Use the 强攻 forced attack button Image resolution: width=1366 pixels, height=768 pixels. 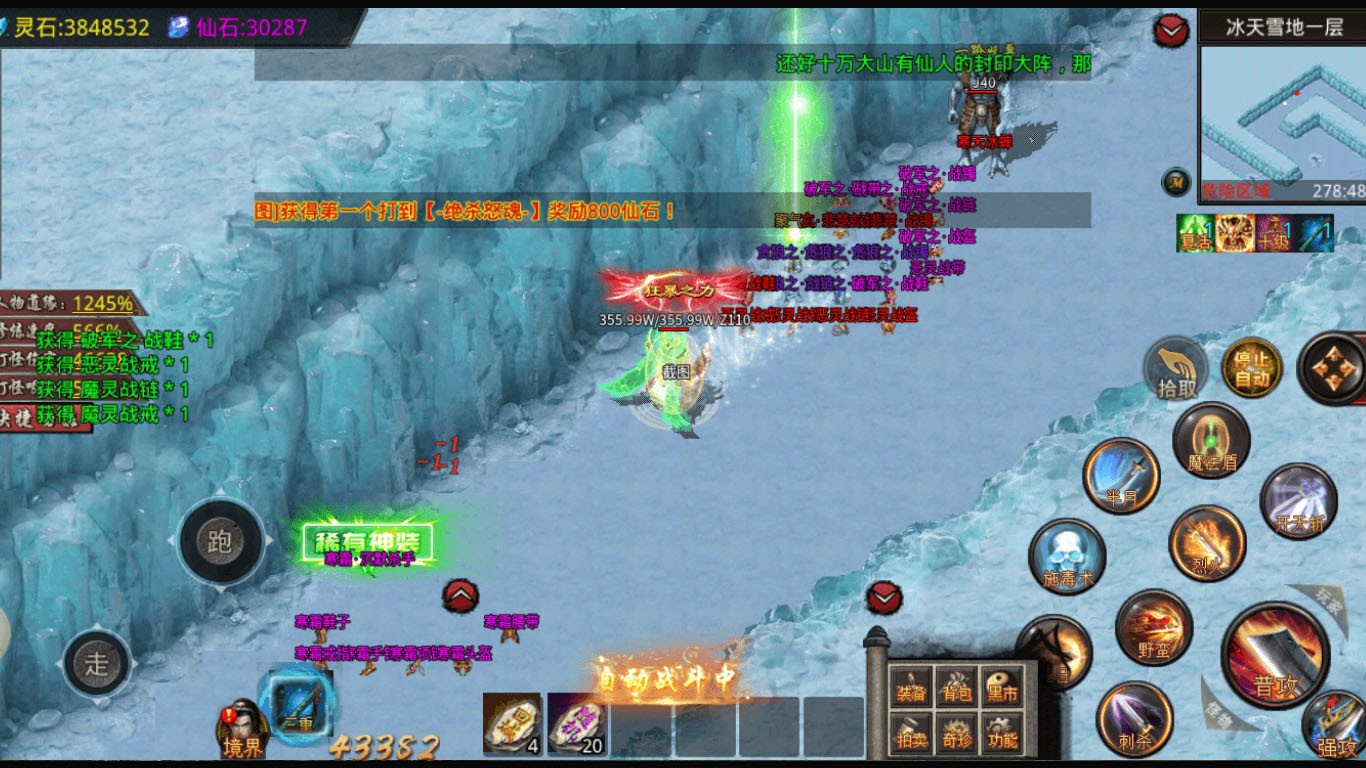coord(1336,726)
